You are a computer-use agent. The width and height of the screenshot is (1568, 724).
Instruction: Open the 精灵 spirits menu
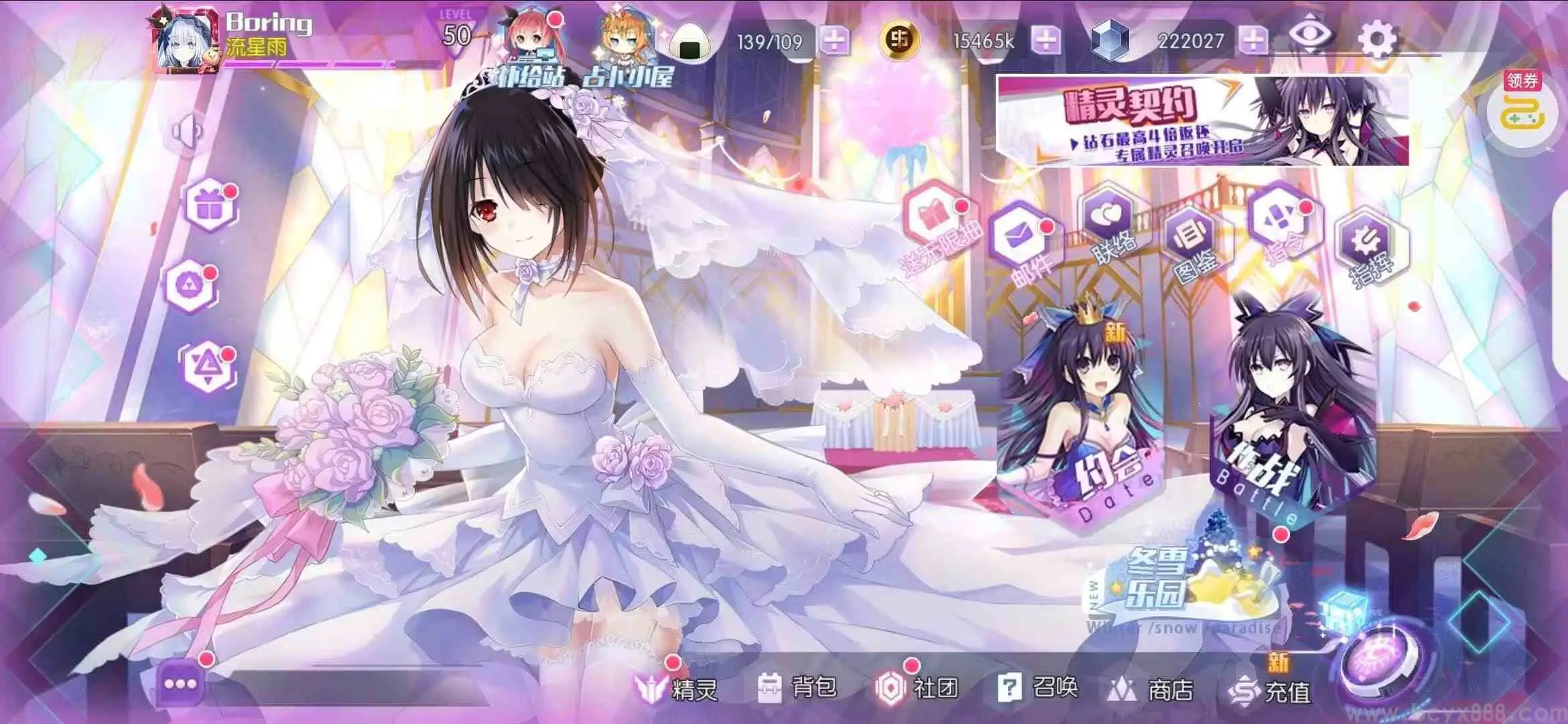[677, 688]
